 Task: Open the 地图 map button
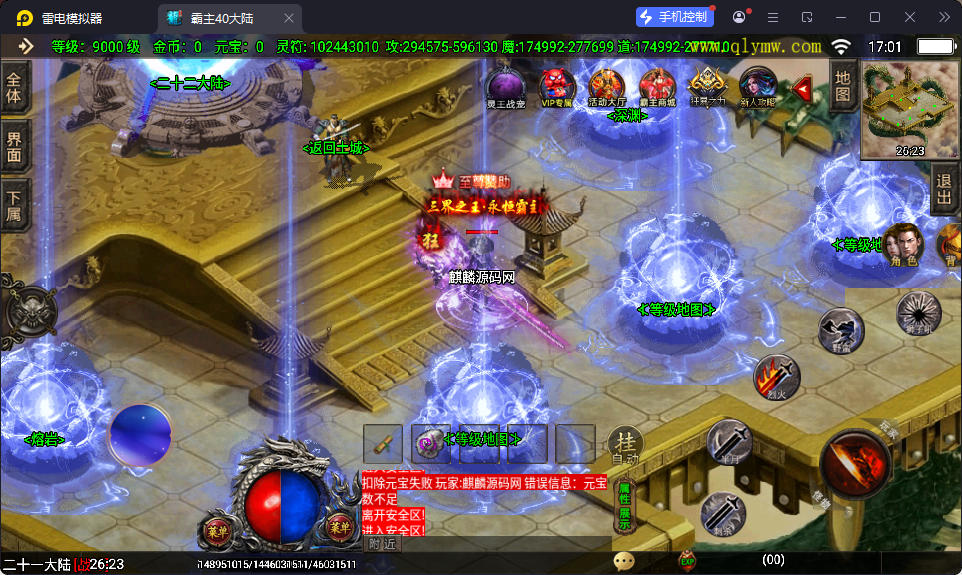843,86
